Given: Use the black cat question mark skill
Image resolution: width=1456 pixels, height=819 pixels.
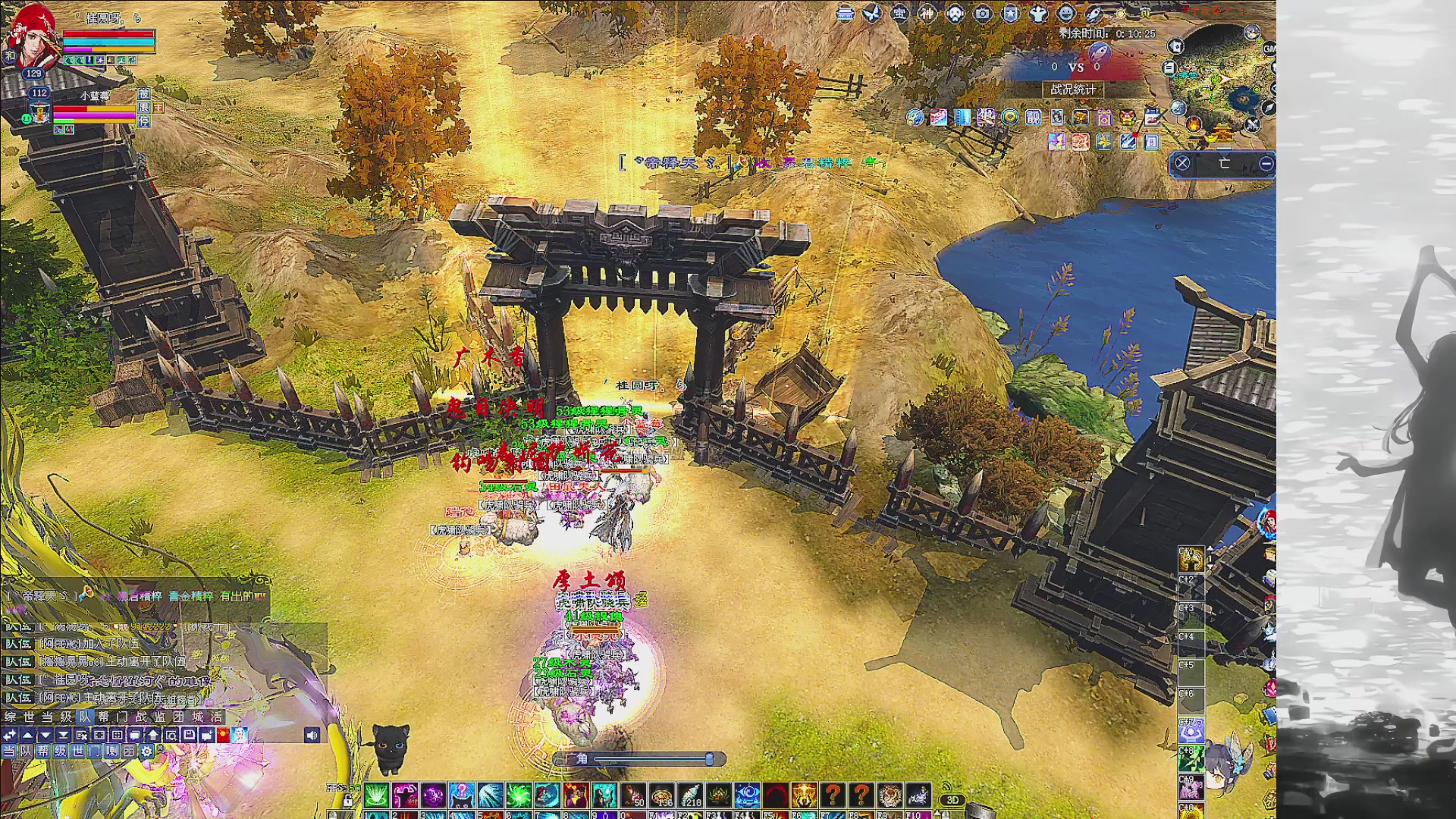Looking at the screenshot, I should tap(462, 795).
